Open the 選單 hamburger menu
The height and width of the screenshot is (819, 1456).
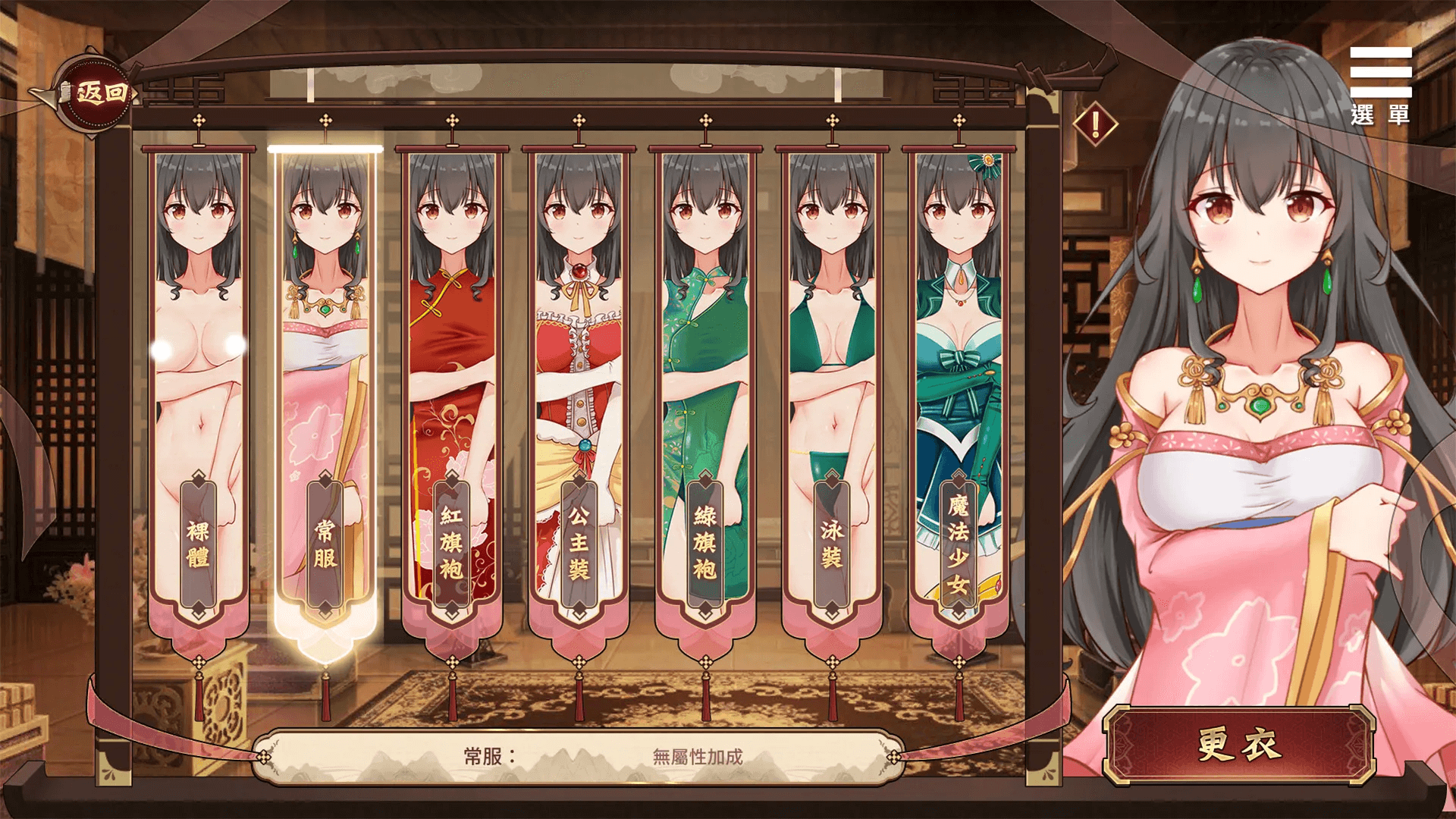(x=1380, y=85)
